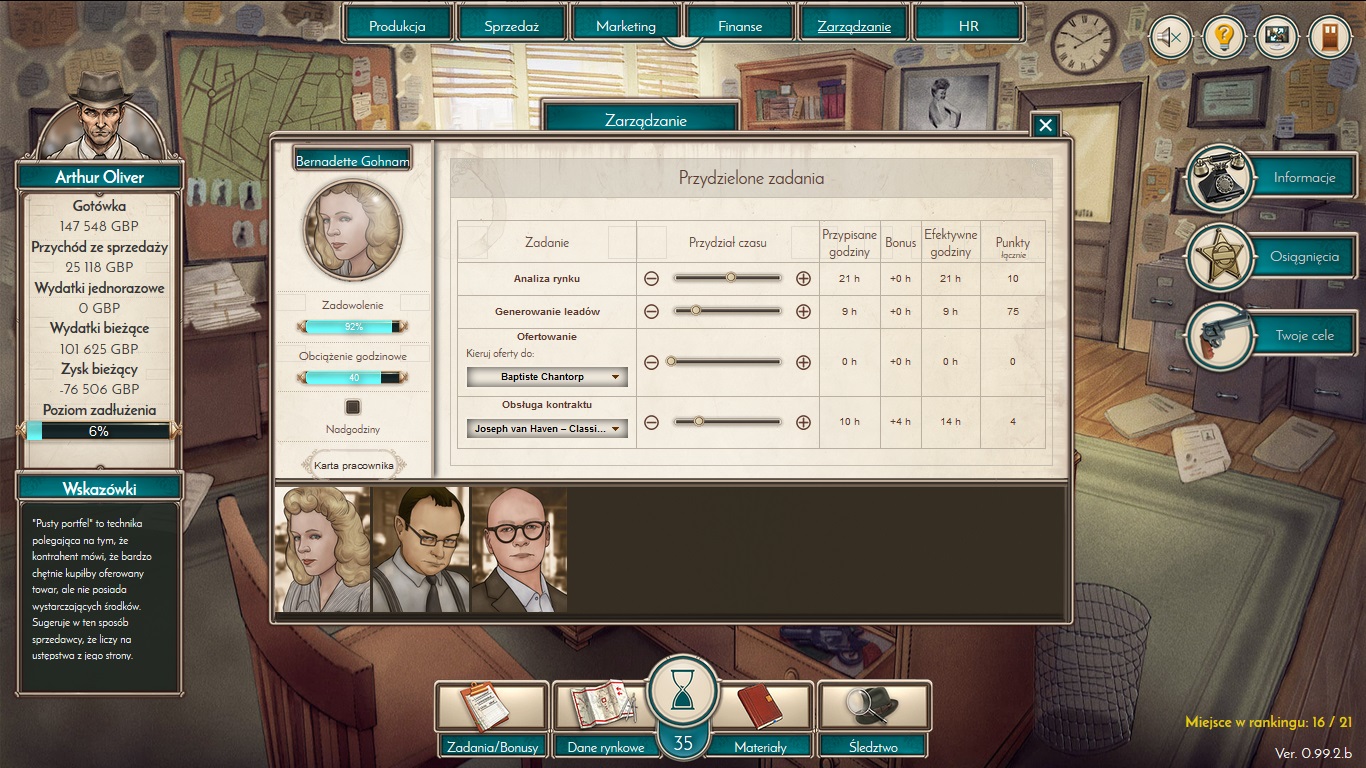
Task: Increase Analiza rynku time with plus
Action: click(803, 279)
